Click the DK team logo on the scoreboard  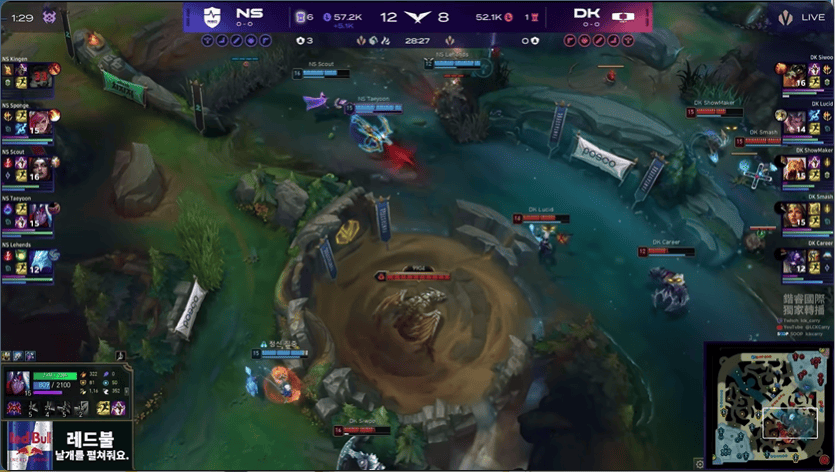623,16
